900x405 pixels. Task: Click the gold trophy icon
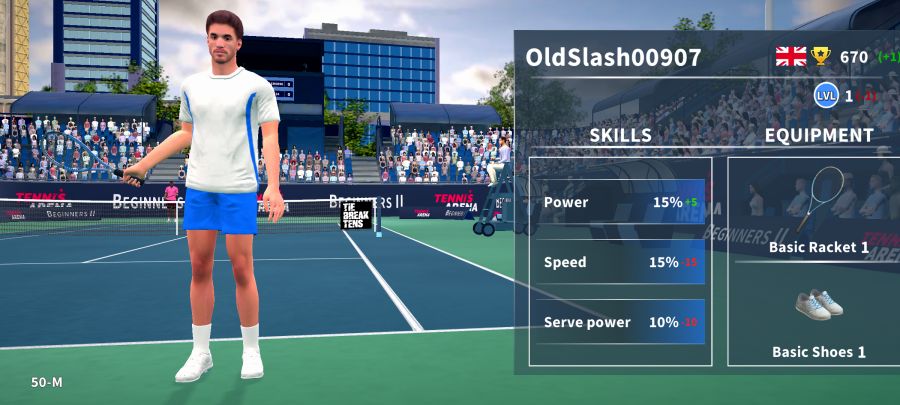[x=821, y=56]
